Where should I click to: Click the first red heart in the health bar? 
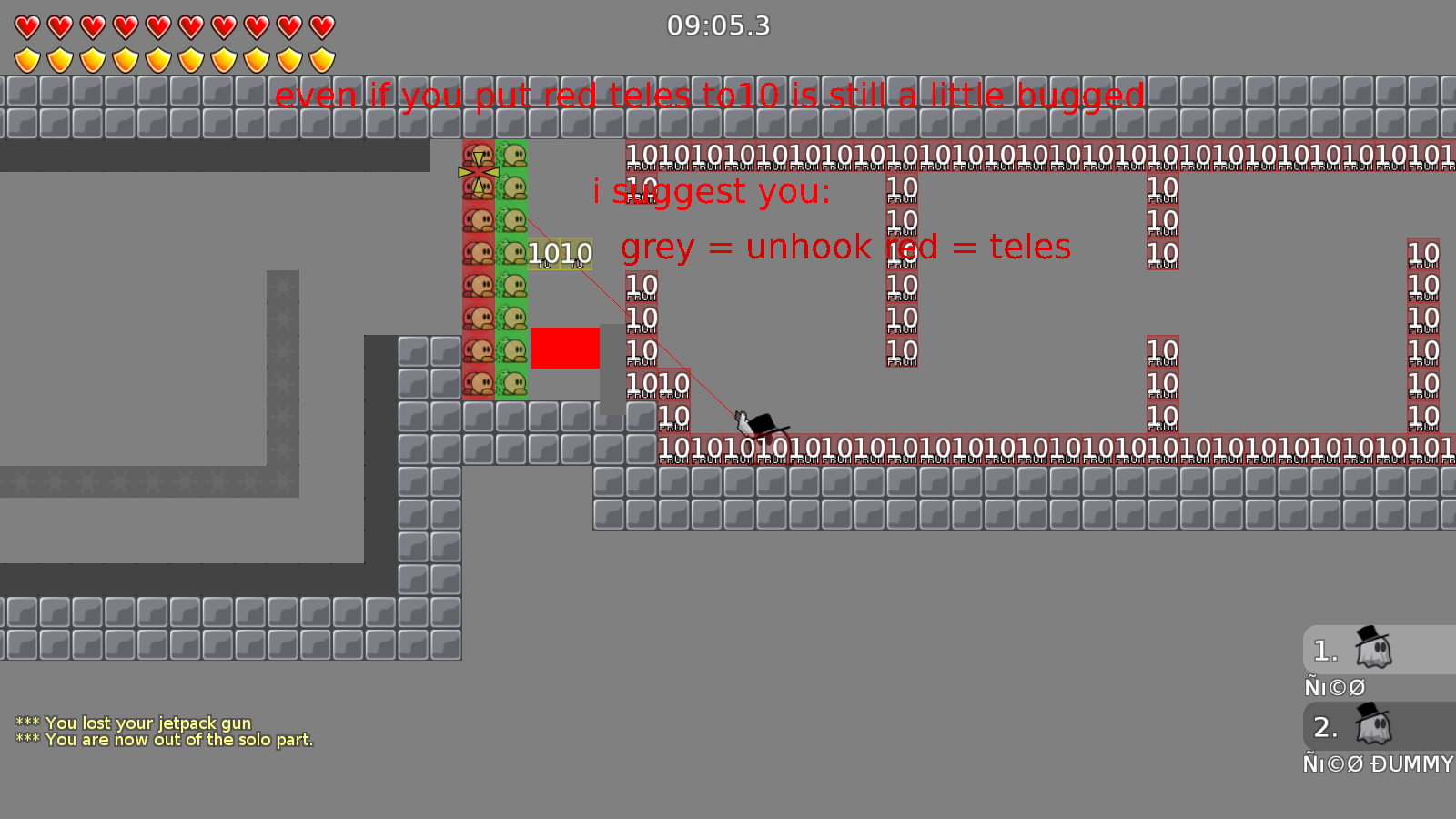click(26, 27)
